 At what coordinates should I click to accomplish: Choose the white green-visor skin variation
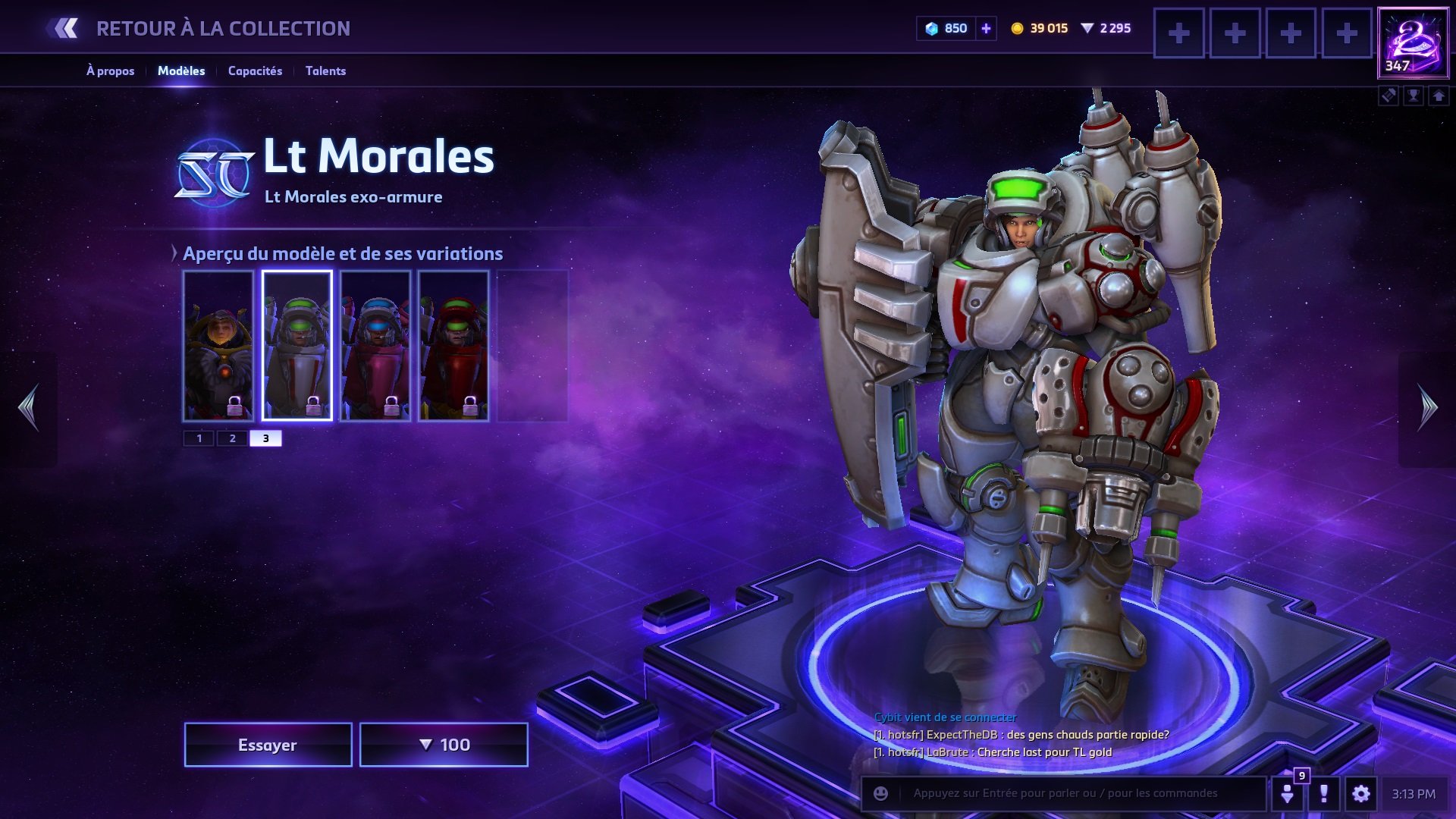pyautogui.click(x=297, y=345)
